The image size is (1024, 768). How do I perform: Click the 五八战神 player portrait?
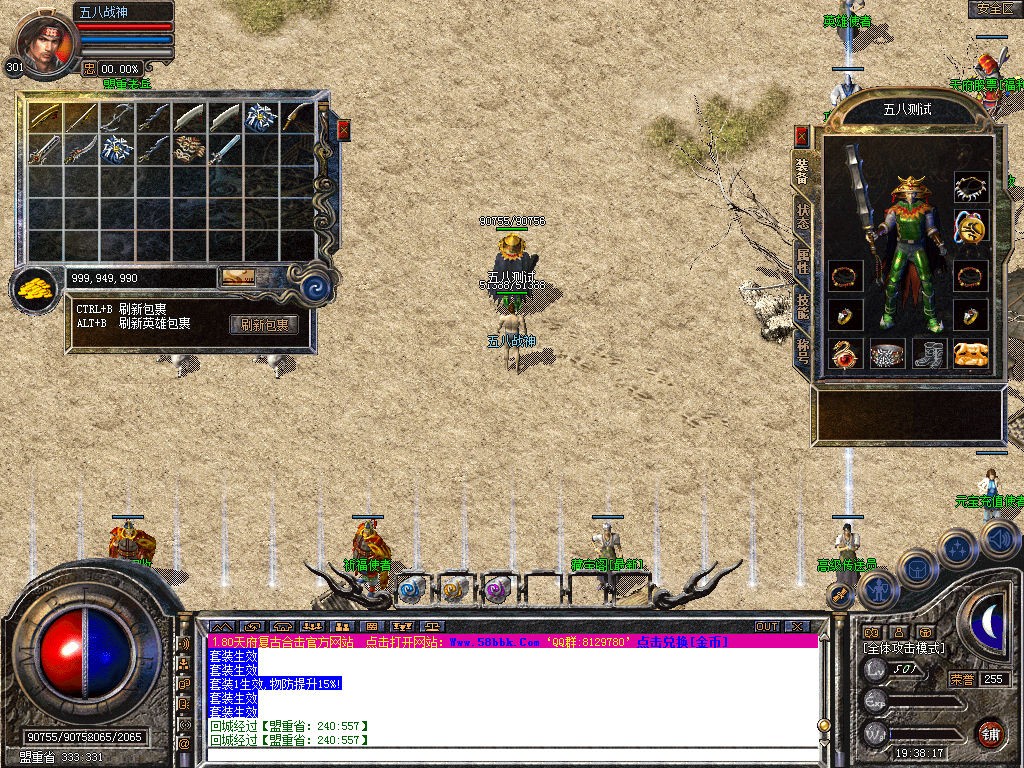pyautogui.click(x=43, y=40)
